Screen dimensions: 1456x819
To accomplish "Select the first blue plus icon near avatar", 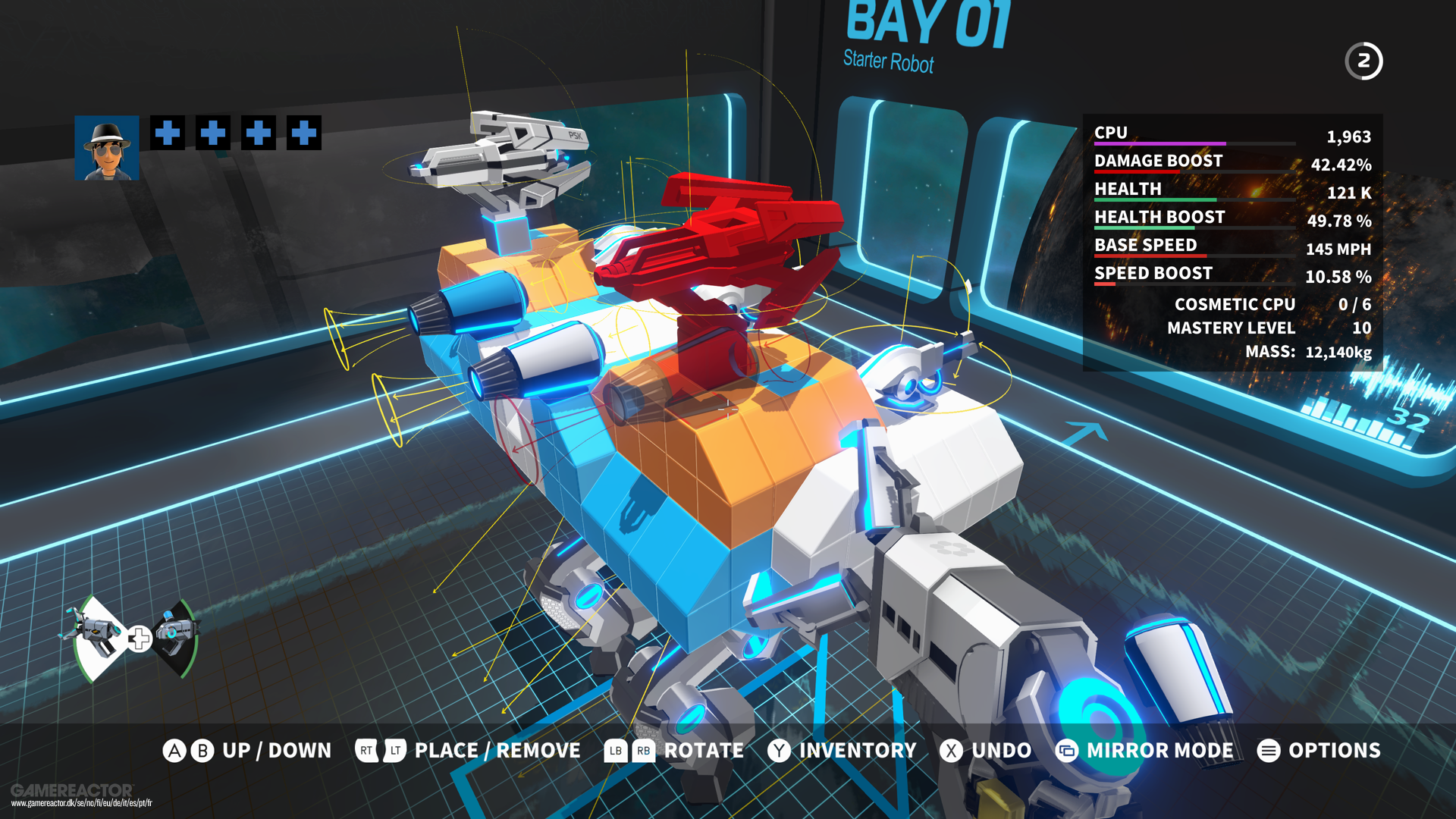I will (168, 133).
